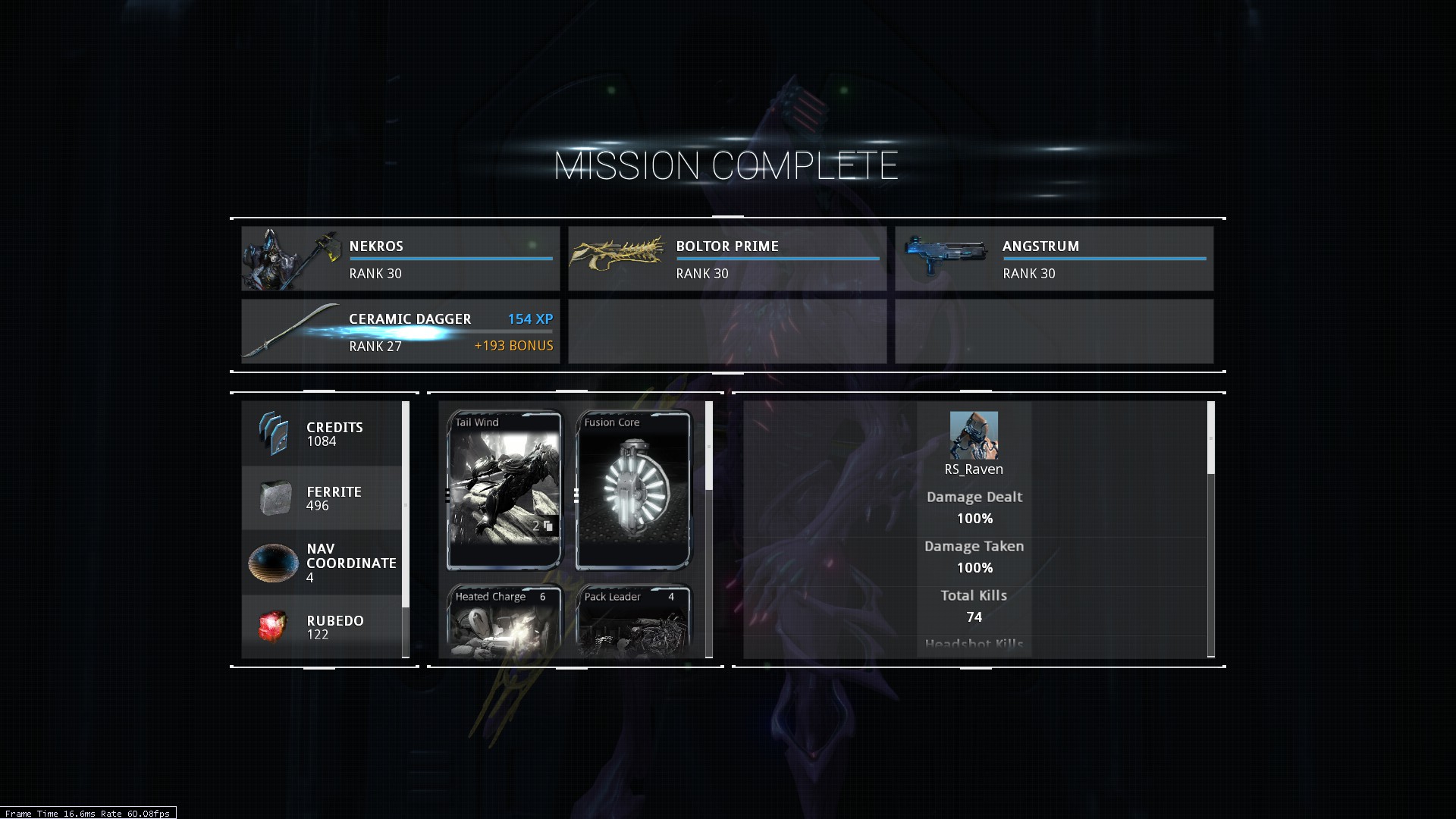Open the Ceramic Dagger XP panel
1456x819 pixels.
pyautogui.click(x=400, y=331)
